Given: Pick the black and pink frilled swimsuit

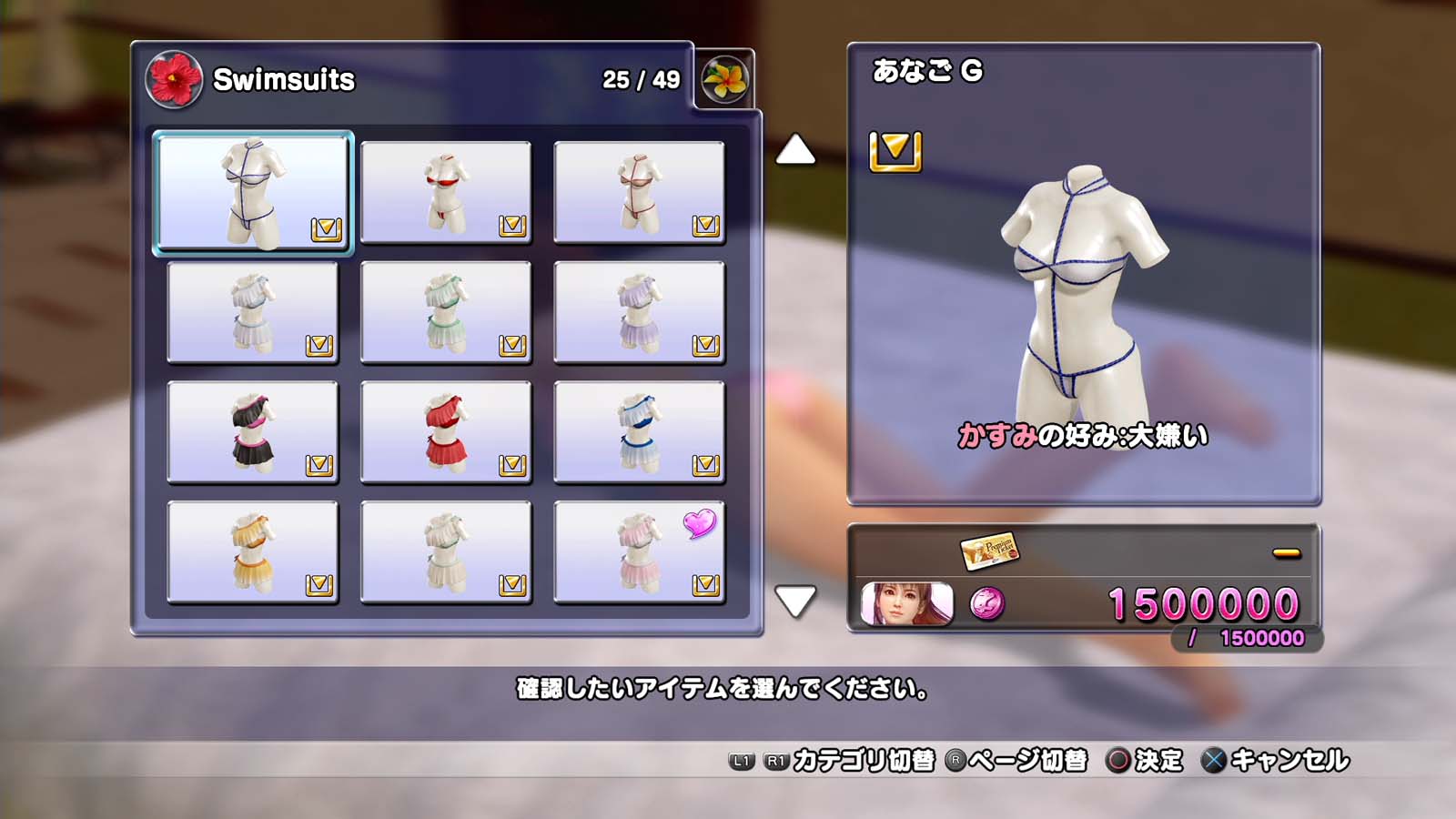Looking at the screenshot, I should click(x=253, y=431).
